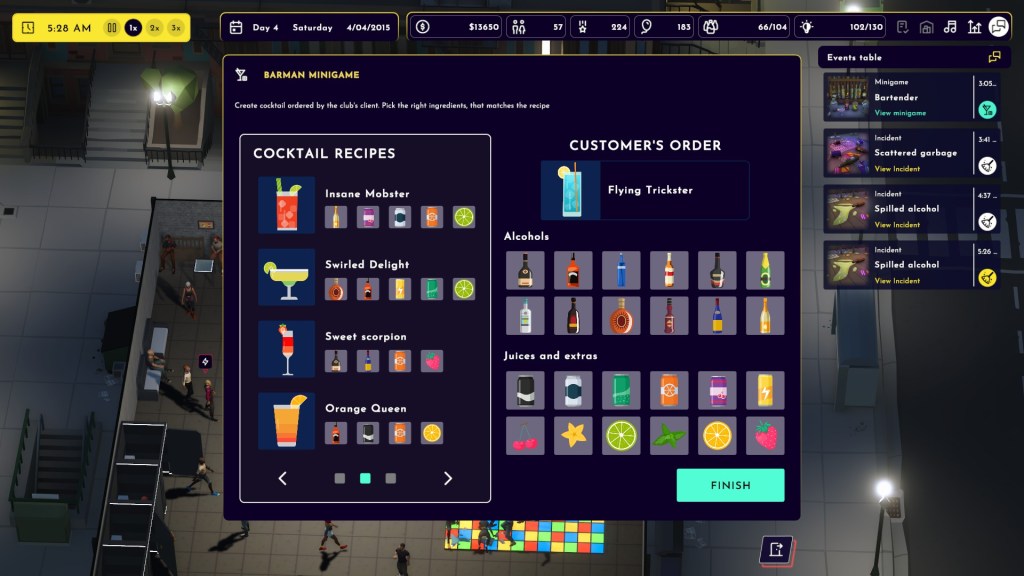Add the green soda can
The height and width of the screenshot is (576, 1024).
point(621,390)
